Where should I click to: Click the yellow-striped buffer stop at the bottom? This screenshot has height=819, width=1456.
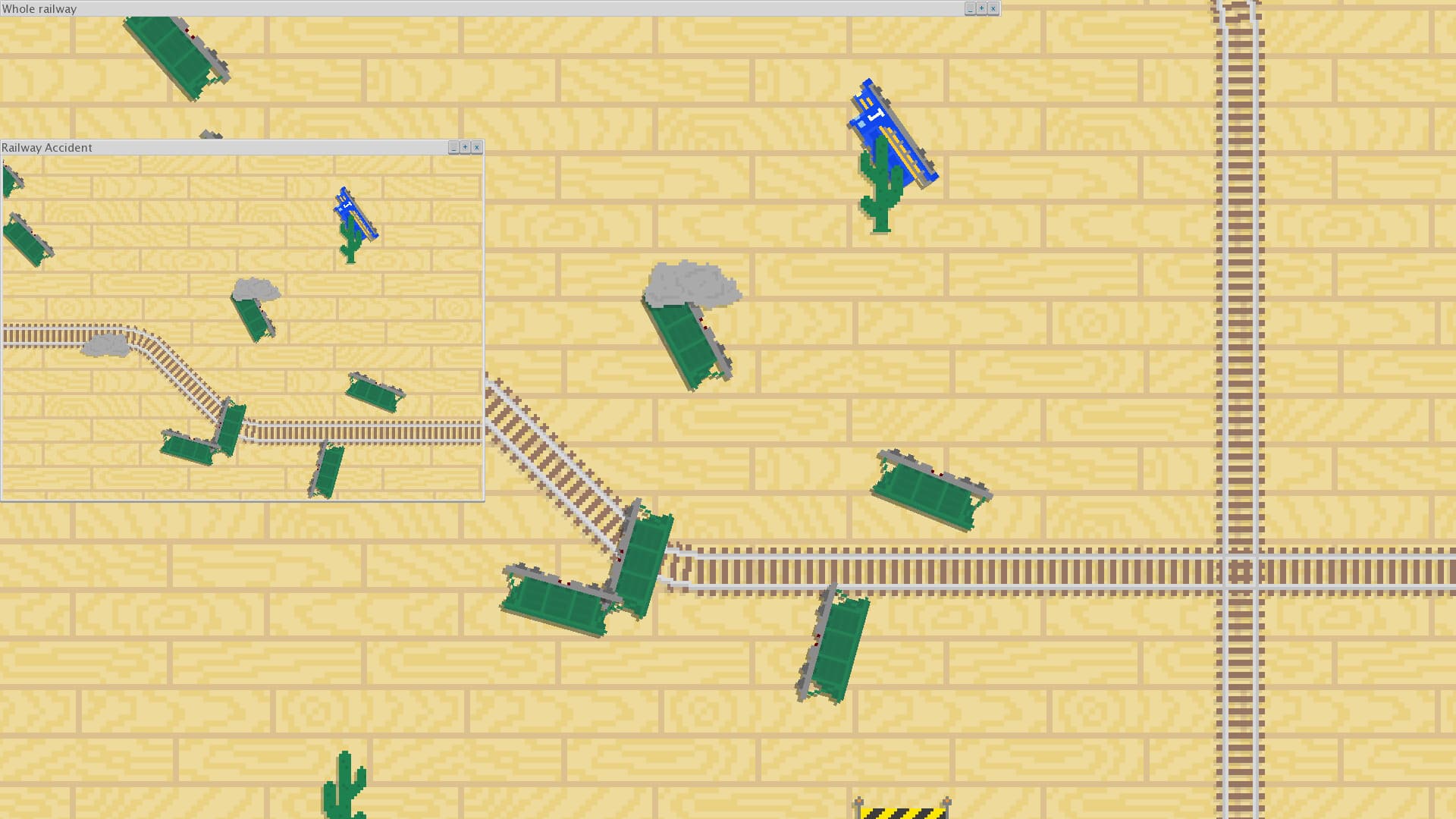tap(902, 811)
